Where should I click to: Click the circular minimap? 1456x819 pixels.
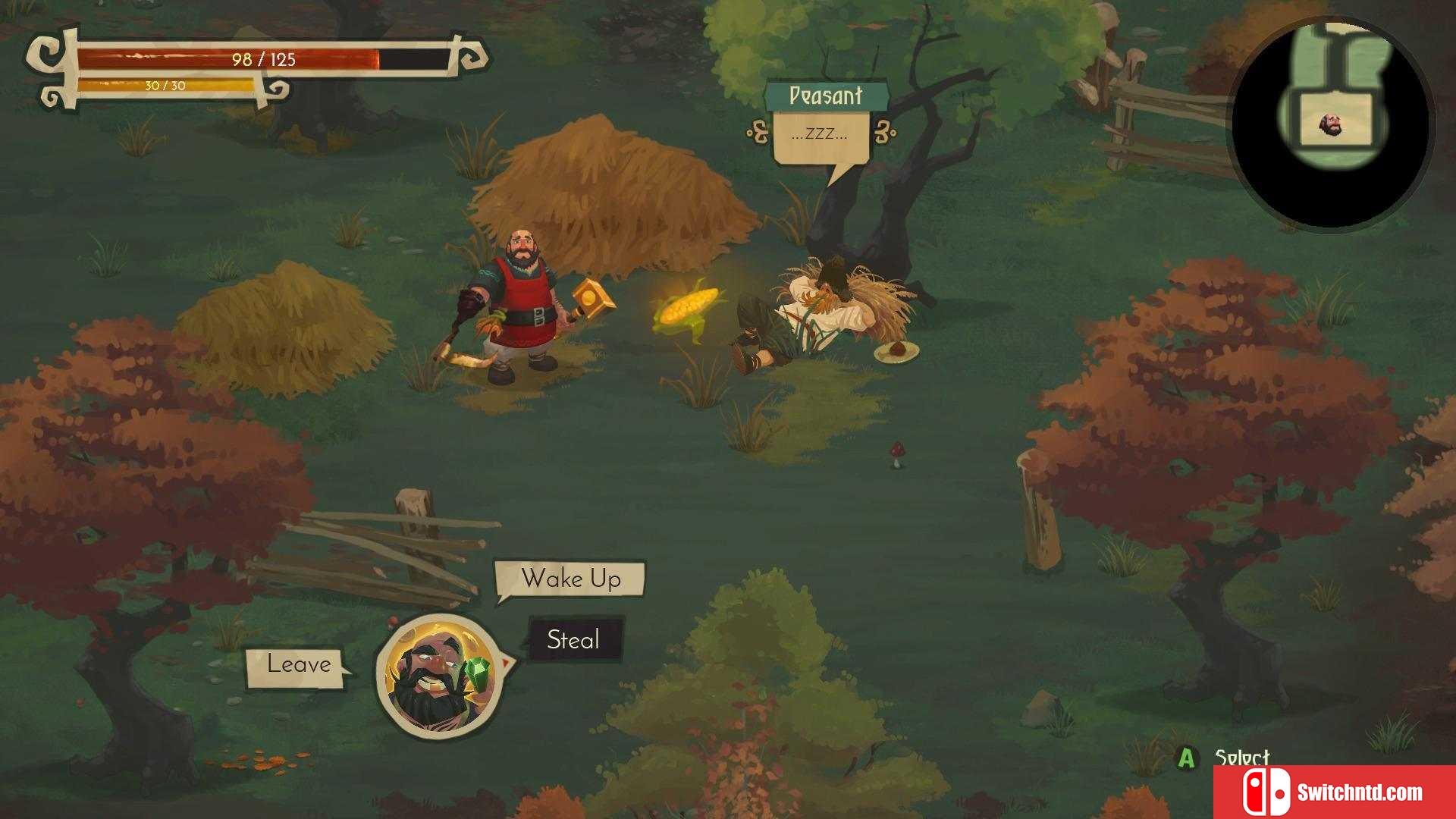coord(1332,124)
